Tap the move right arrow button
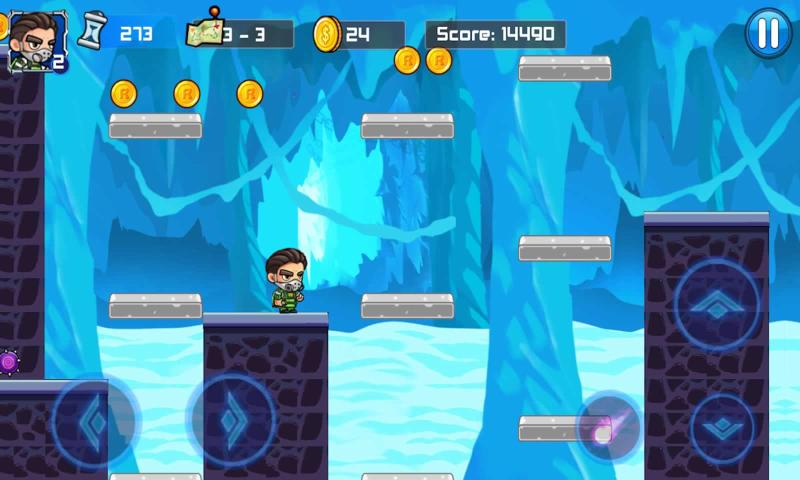The image size is (800, 480). point(232,420)
